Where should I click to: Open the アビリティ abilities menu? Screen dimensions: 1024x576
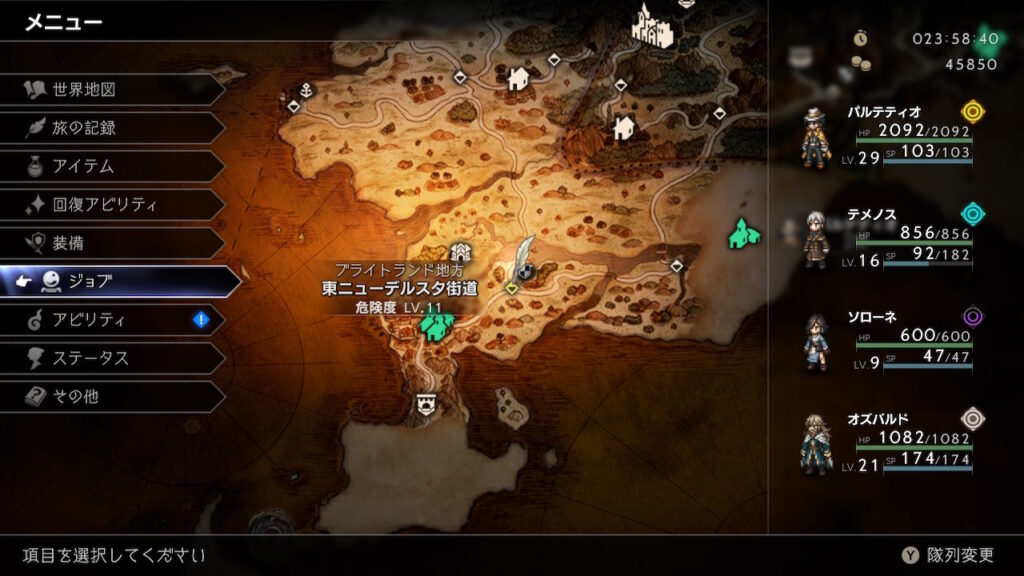point(110,320)
